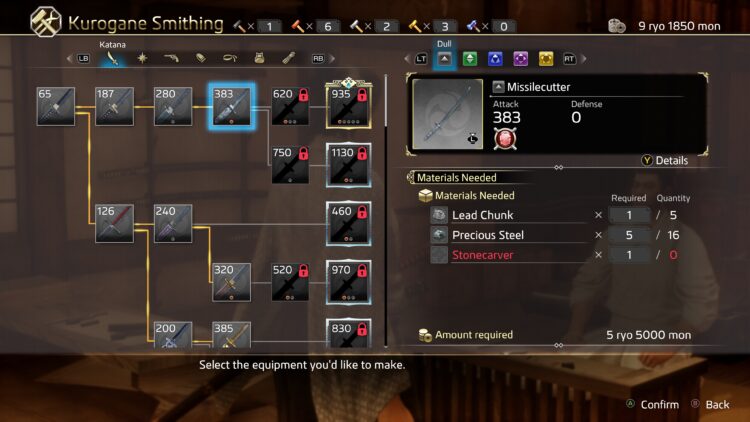Choose the blue rarity filter tab
This screenshot has height=422, width=750.
point(495,59)
